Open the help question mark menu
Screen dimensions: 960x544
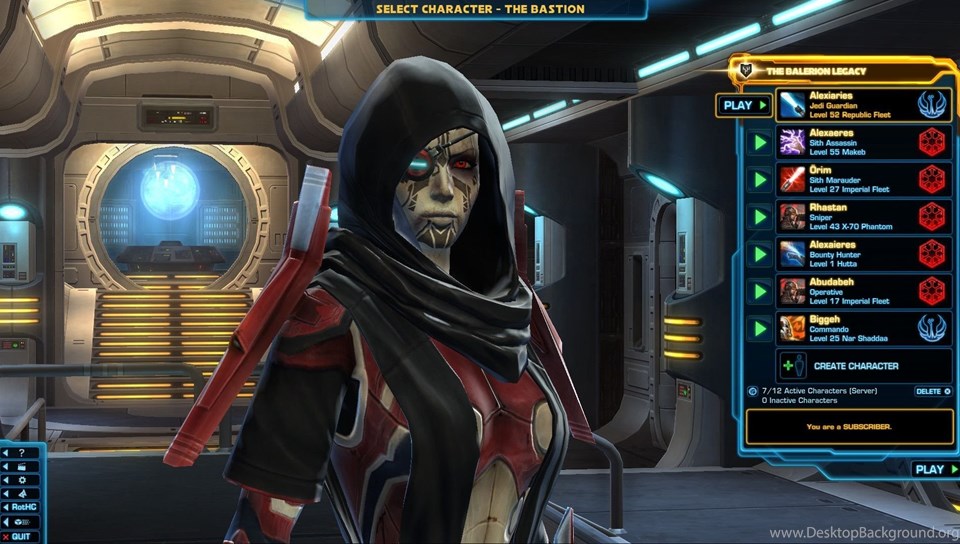pyautogui.click(x=21, y=453)
